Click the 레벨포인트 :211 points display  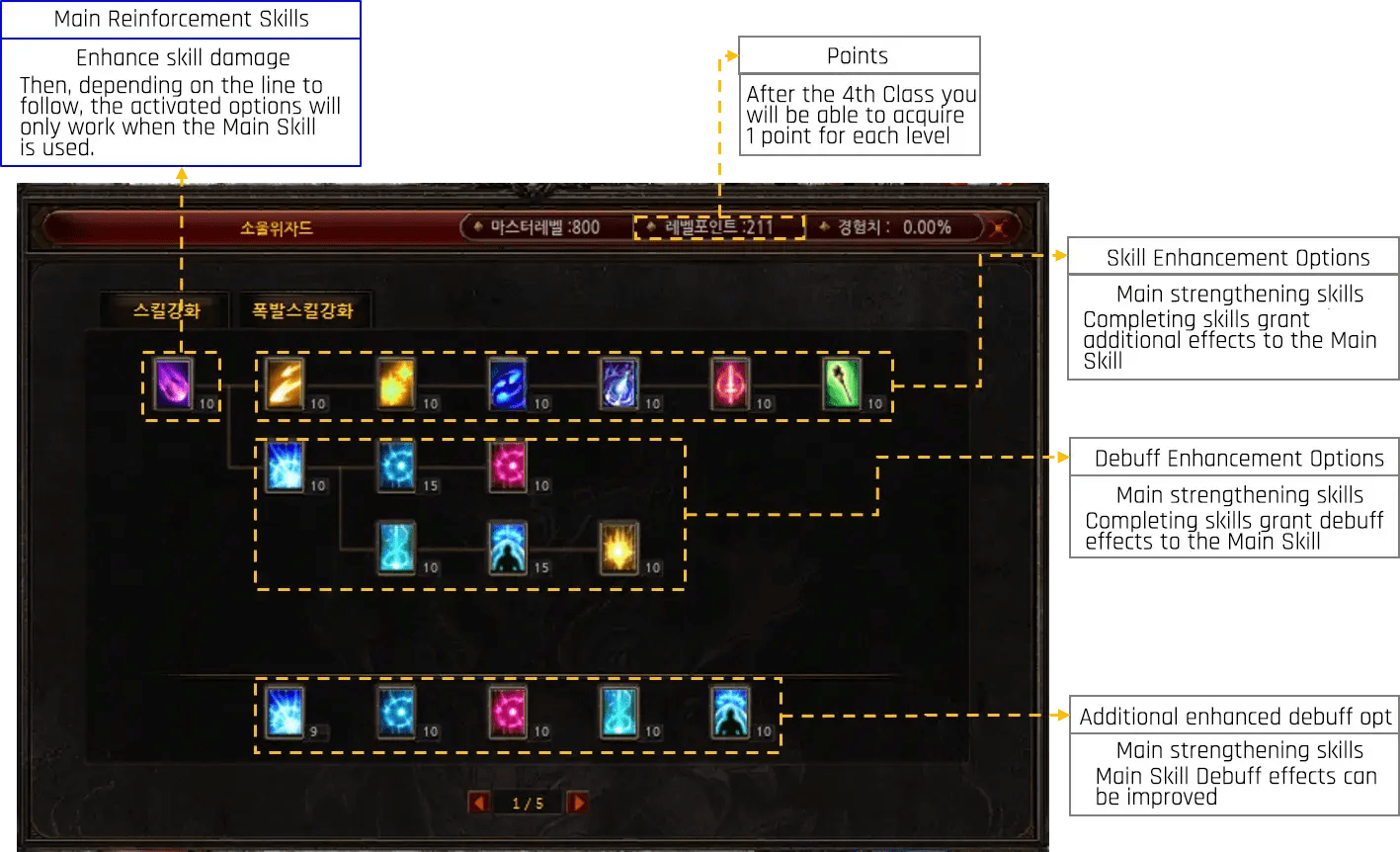coord(718,226)
